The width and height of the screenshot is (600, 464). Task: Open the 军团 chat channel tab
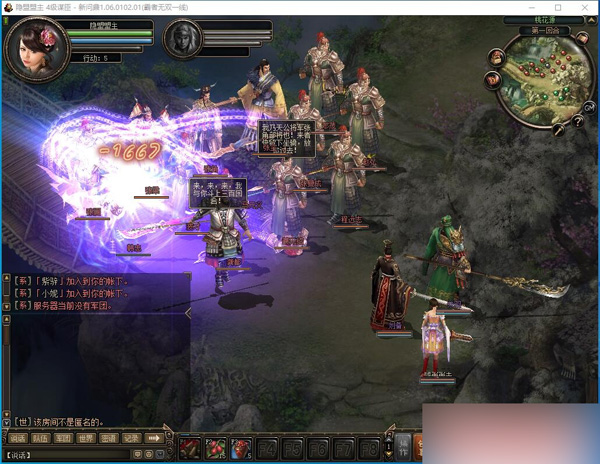coord(63,437)
